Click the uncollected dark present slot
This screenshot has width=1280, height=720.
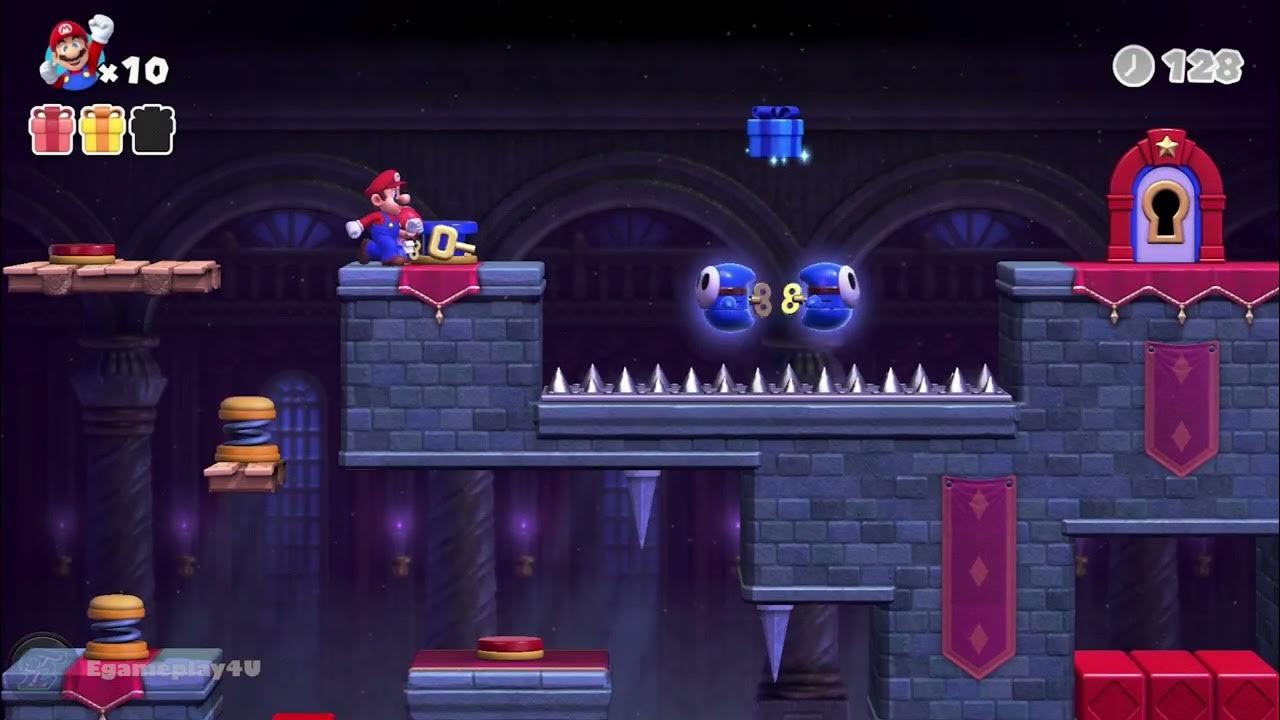pos(153,130)
